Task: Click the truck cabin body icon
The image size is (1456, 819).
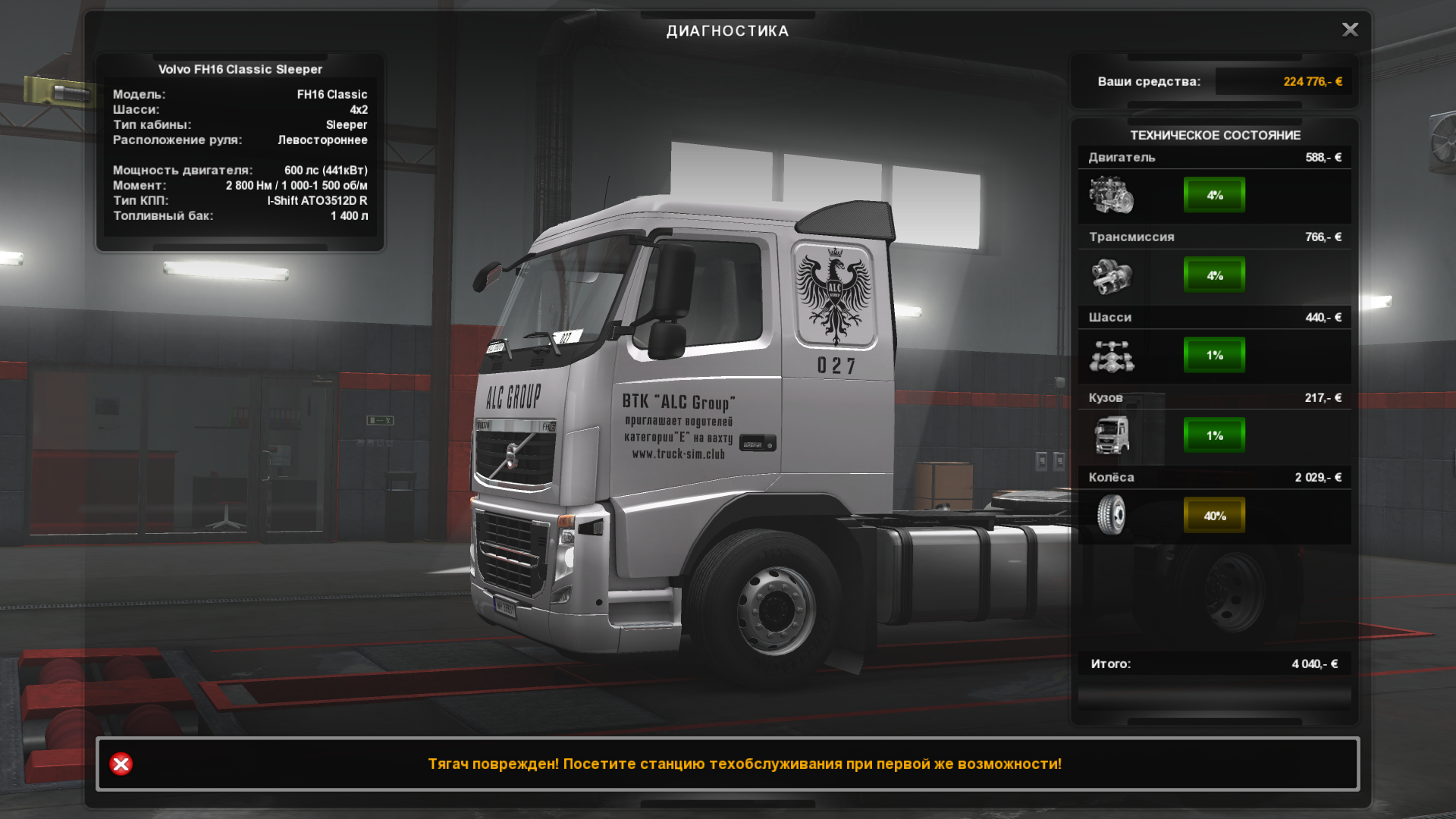Action: click(x=1112, y=435)
